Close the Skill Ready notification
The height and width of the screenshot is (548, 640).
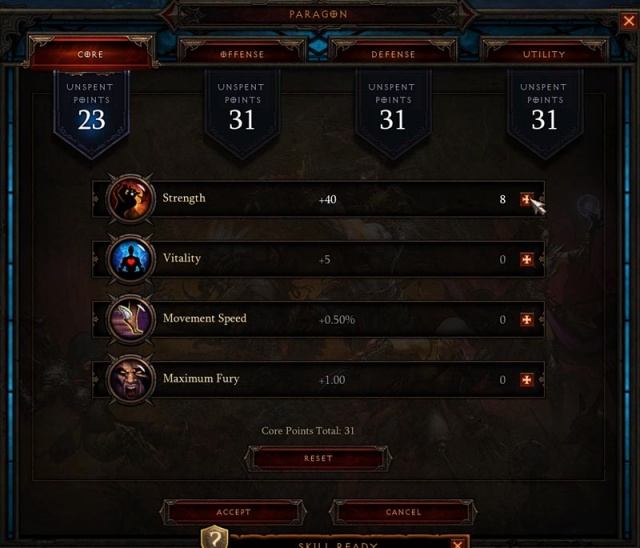457,543
